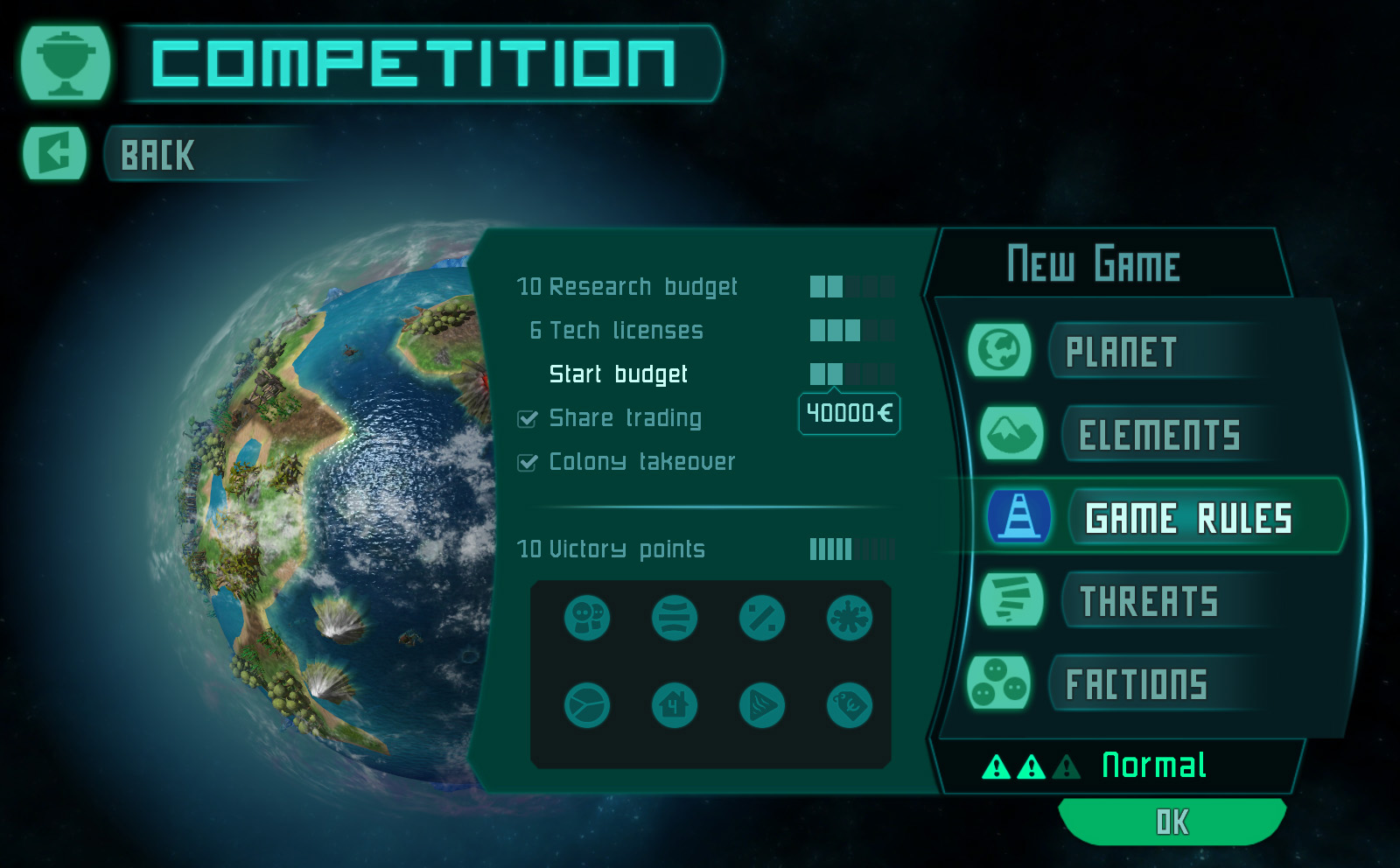
Task: Select the price tag victory condition icon
Action: [x=850, y=704]
